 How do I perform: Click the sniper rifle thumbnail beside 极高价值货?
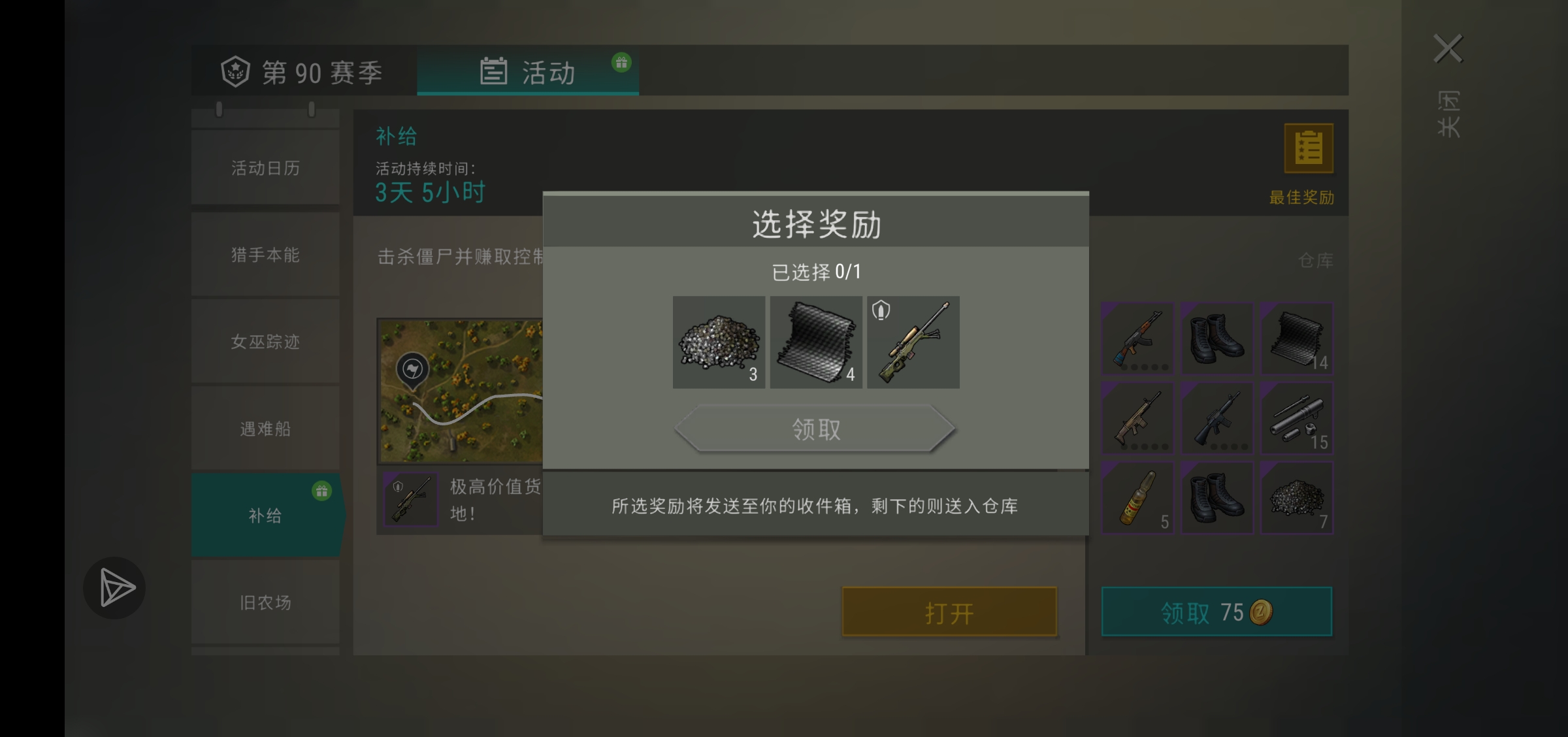(410, 499)
